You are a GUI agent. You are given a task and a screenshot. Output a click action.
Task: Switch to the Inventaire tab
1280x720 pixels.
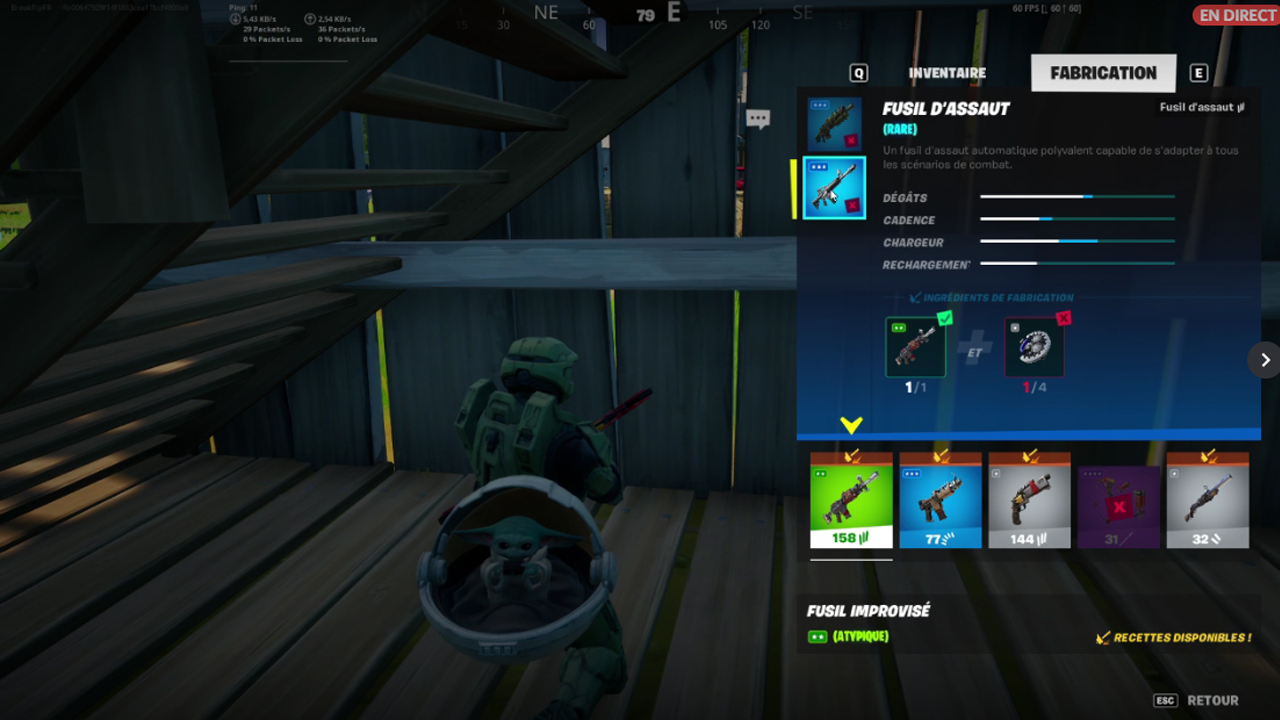pos(946,72)
